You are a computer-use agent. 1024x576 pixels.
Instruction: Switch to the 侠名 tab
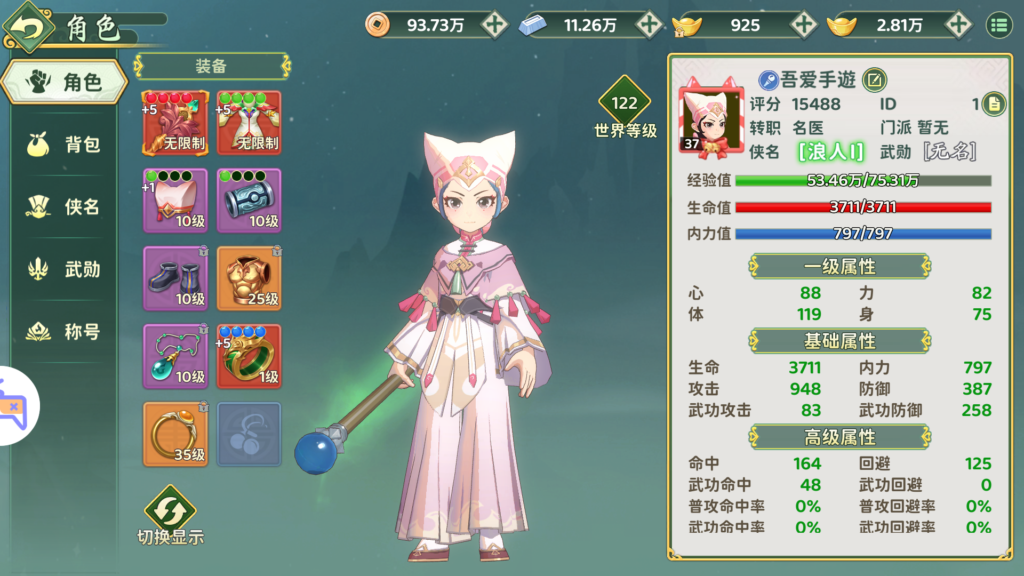tap(66, 207)
